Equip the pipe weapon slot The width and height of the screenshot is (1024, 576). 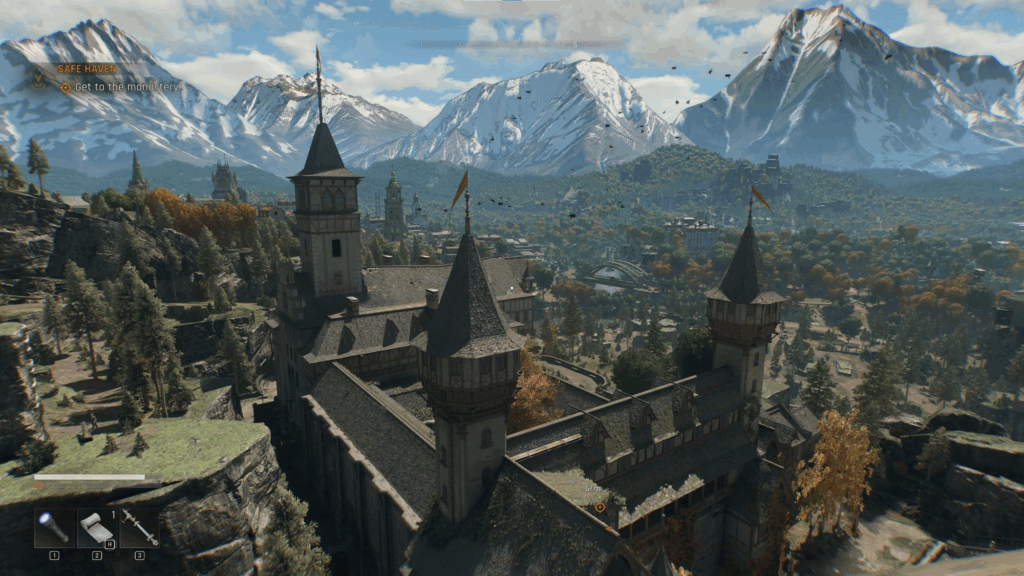click(139, 528)
